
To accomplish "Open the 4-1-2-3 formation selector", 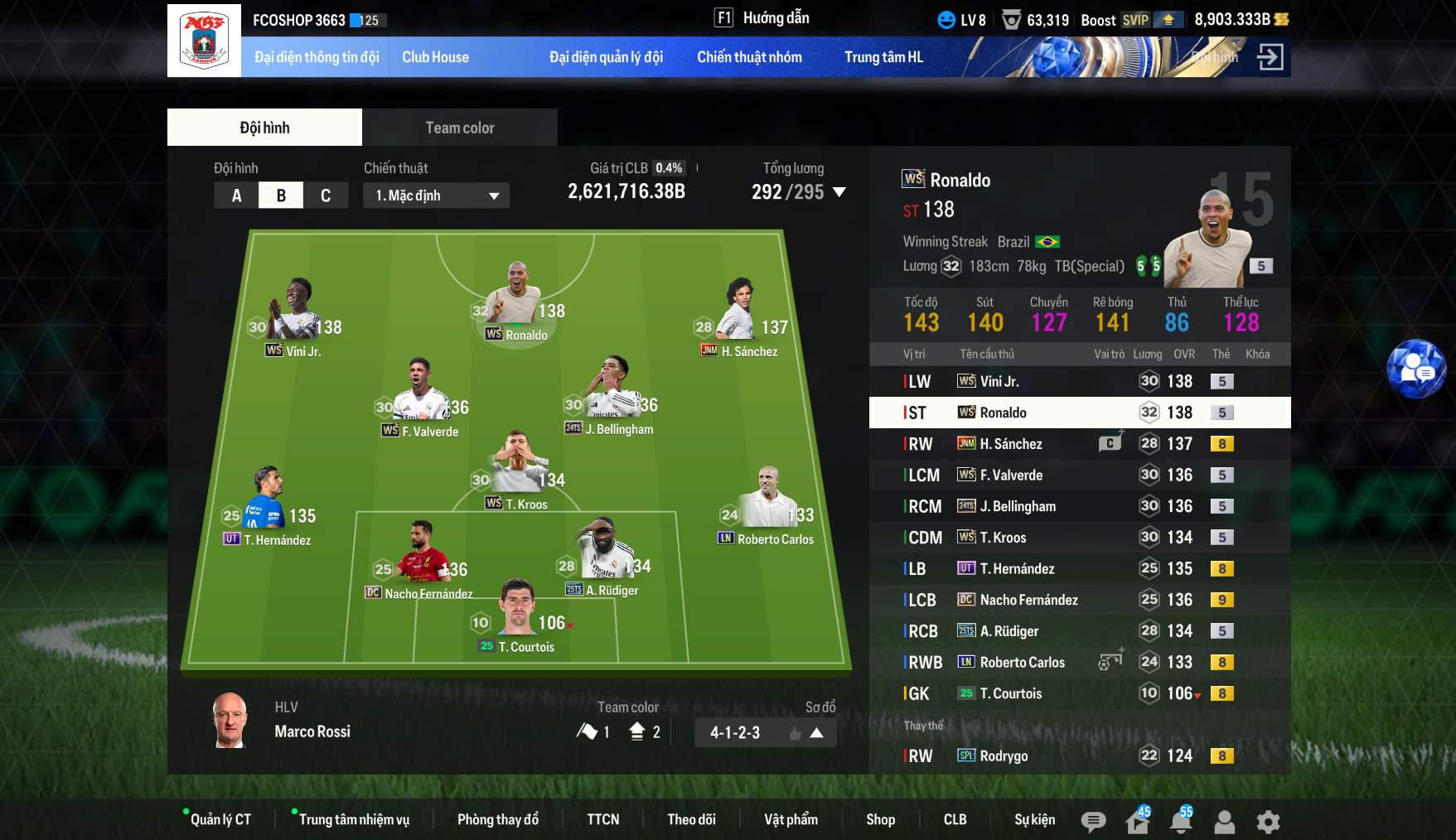I will [x=765, y=732].
